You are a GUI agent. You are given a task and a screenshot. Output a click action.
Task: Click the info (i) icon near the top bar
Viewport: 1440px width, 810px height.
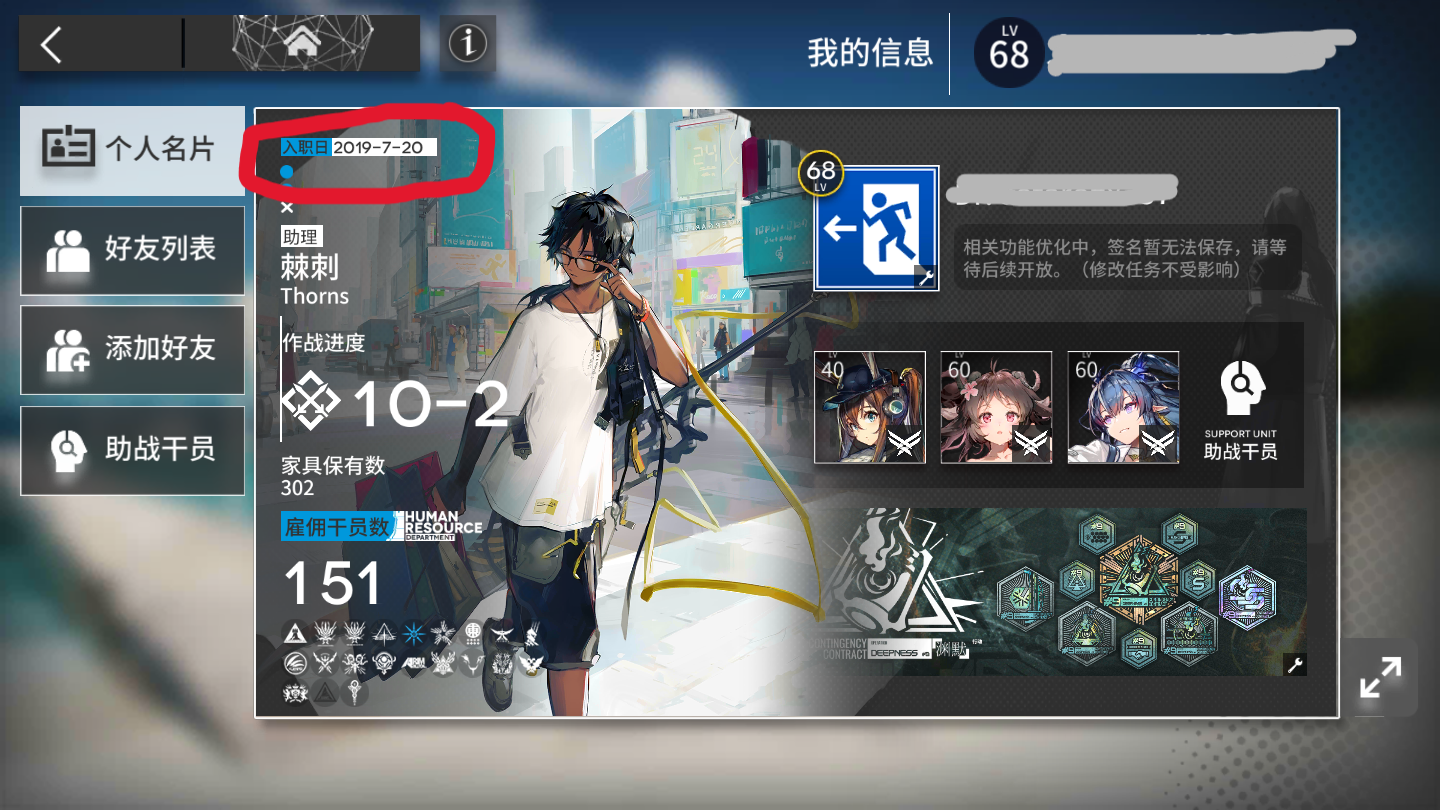(466, 41)
